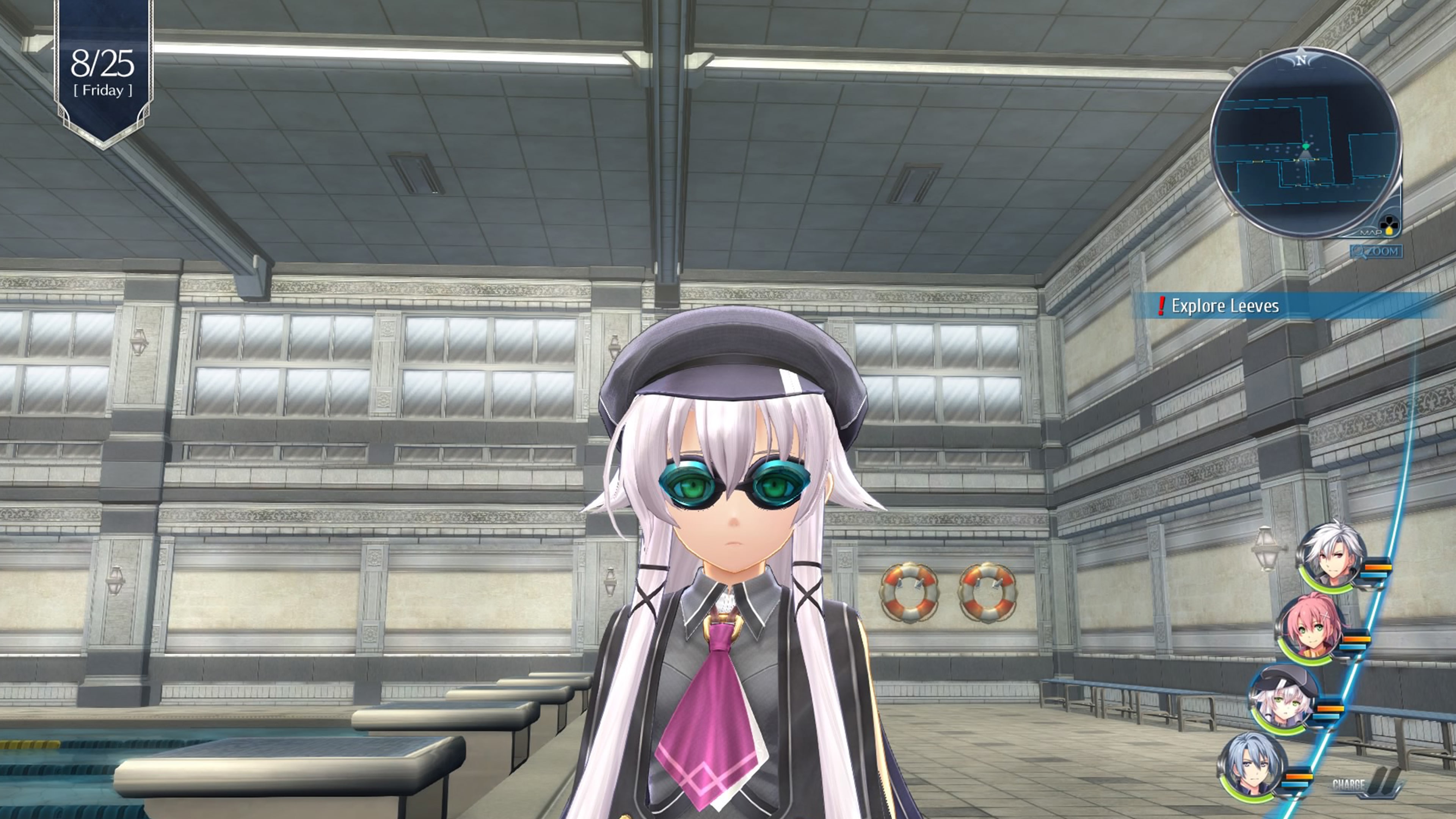The height and width of the screenshot is (819, 1456).
Task: Toggle Altina's orange CP gauge display
Action: click(x=1330, y=708)
